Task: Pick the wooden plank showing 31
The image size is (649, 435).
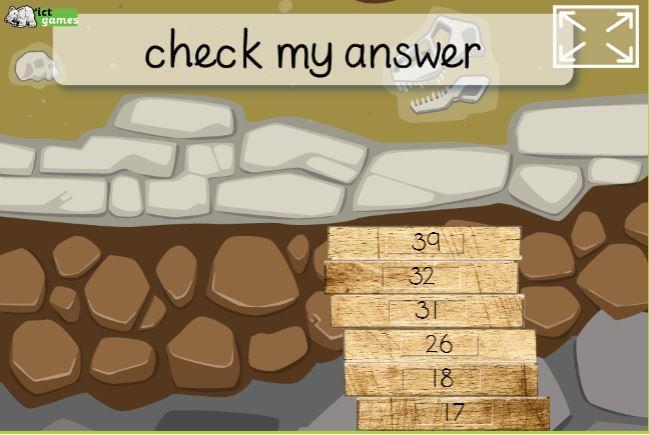Action: pyautogui.click(x=427, y=310)
